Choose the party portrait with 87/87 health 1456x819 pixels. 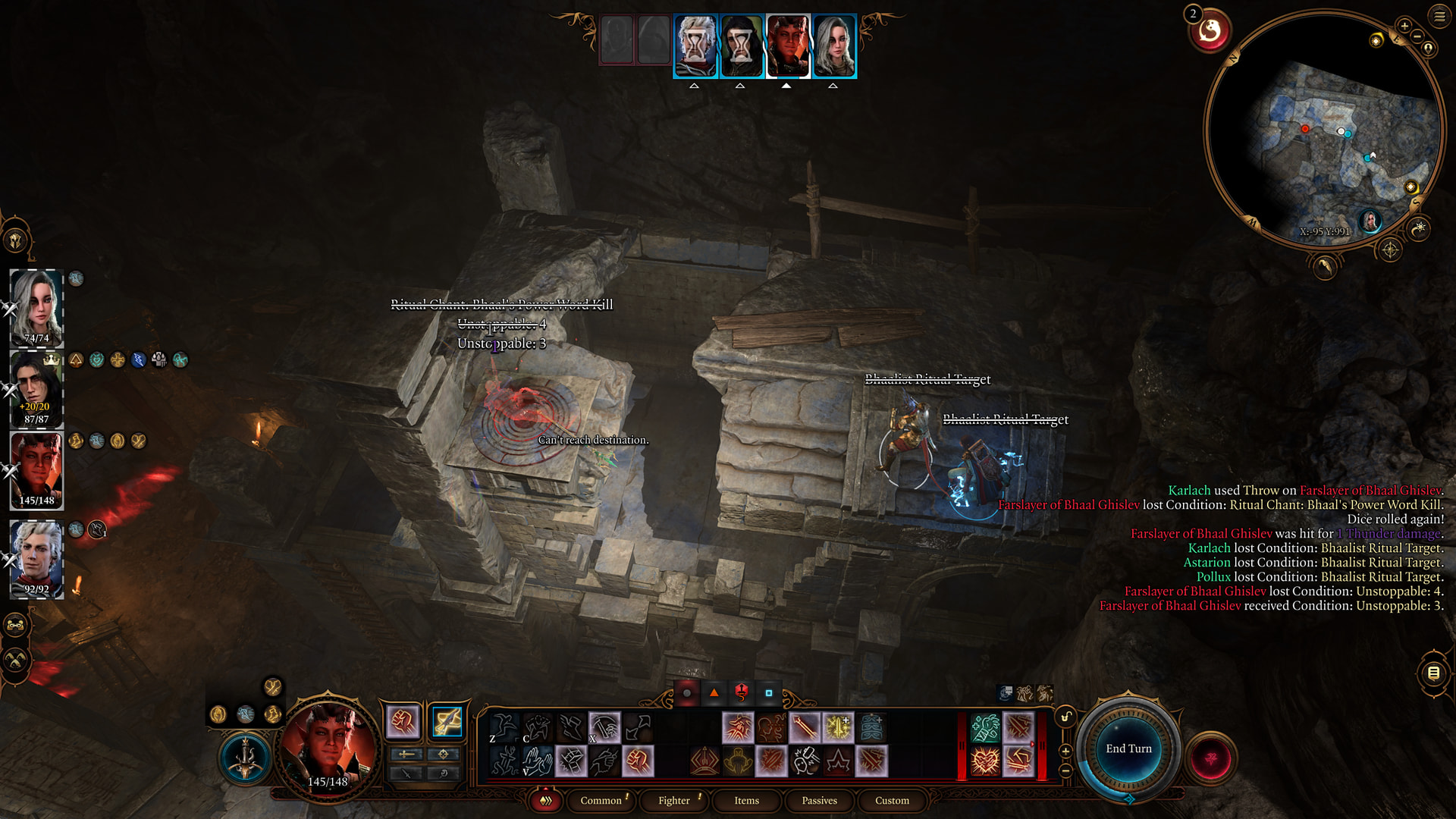click(x=36, y=389)
